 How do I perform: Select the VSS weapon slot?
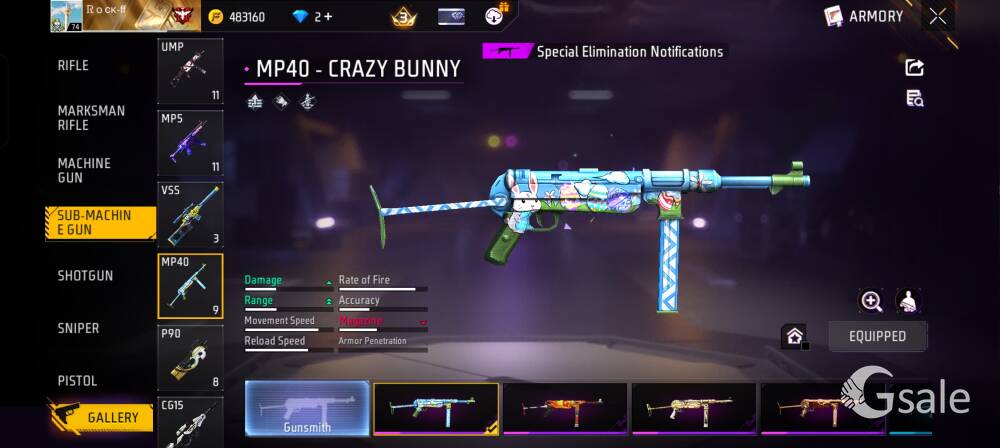coord(190,213)
